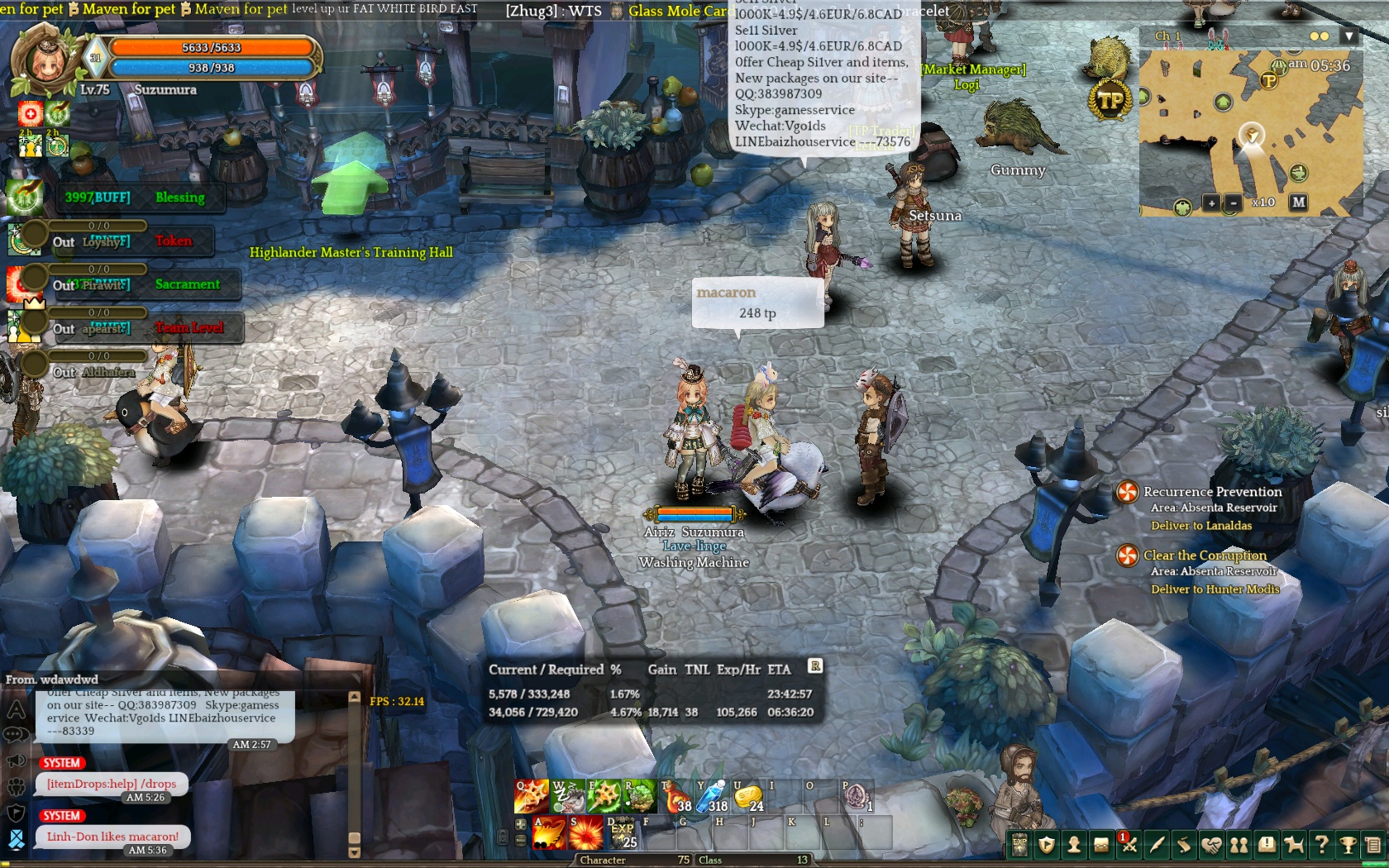Open the companion pet menu icon
Viewport: 1389px width, 868px height.
tap(1294, 845)
